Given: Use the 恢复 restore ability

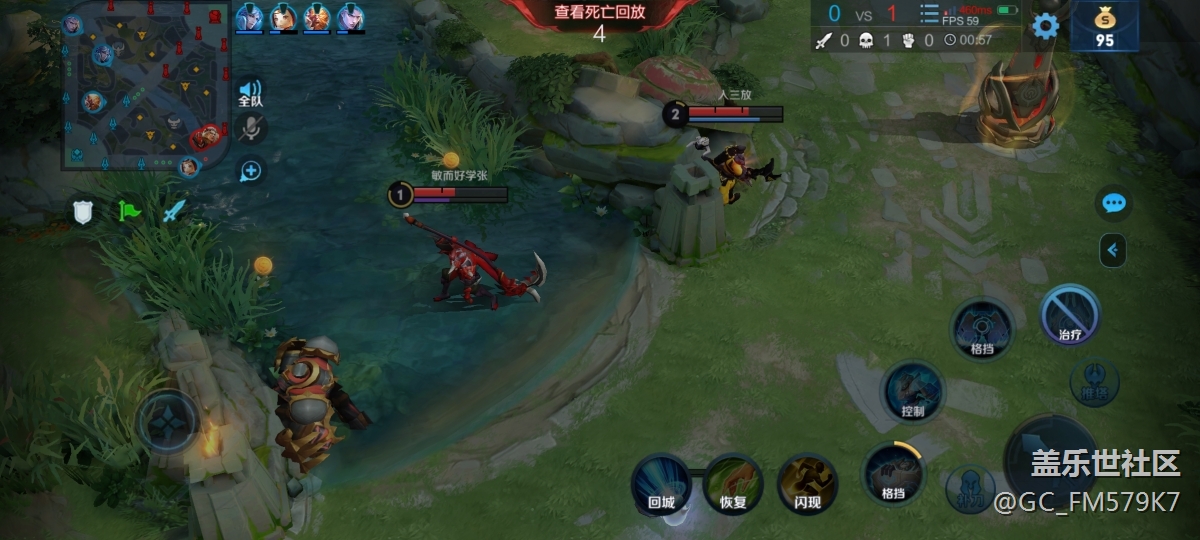Looking at the screenshot, I should point(733,485).
